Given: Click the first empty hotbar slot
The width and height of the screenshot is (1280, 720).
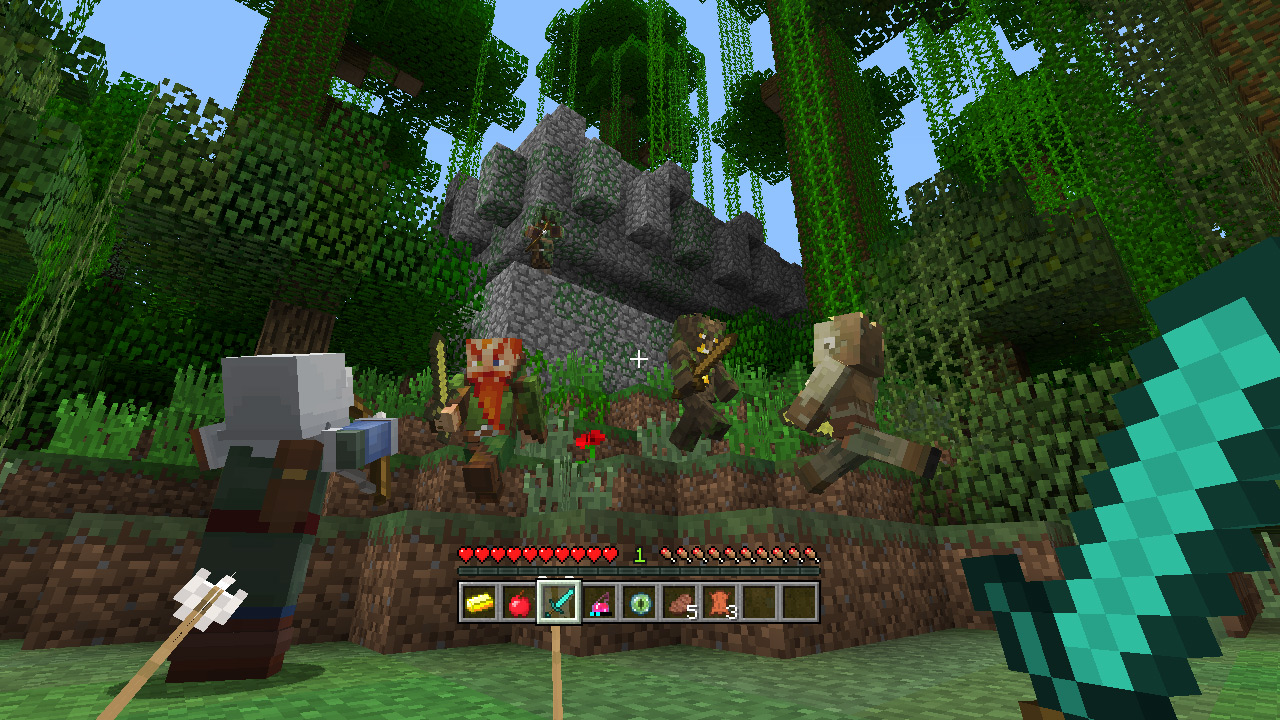Looking at the screenshot, I should pyautogui.click(x=760, y=602).
